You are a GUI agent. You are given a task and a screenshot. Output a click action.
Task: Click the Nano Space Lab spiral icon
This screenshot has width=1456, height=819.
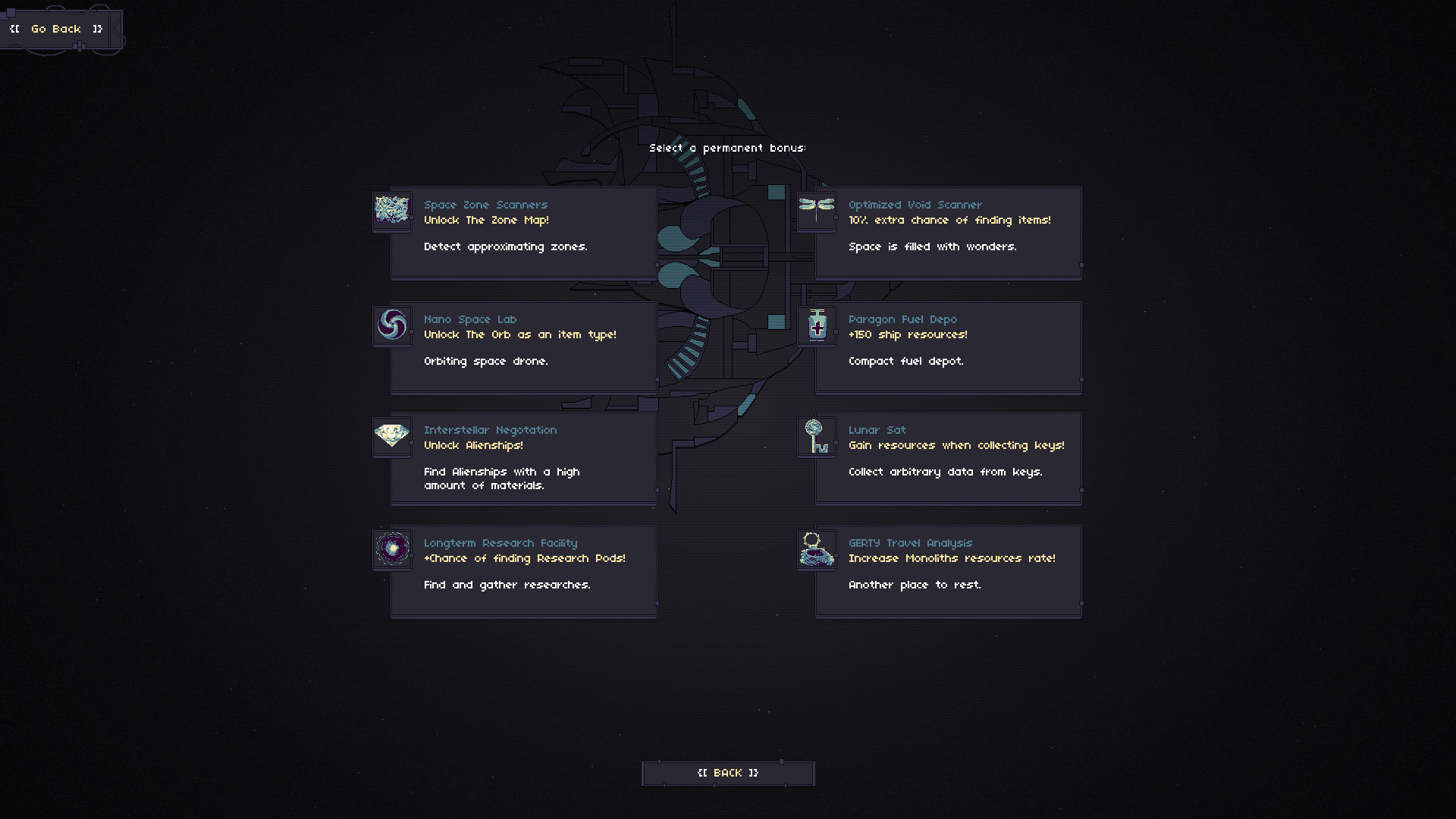pos(392,326)
